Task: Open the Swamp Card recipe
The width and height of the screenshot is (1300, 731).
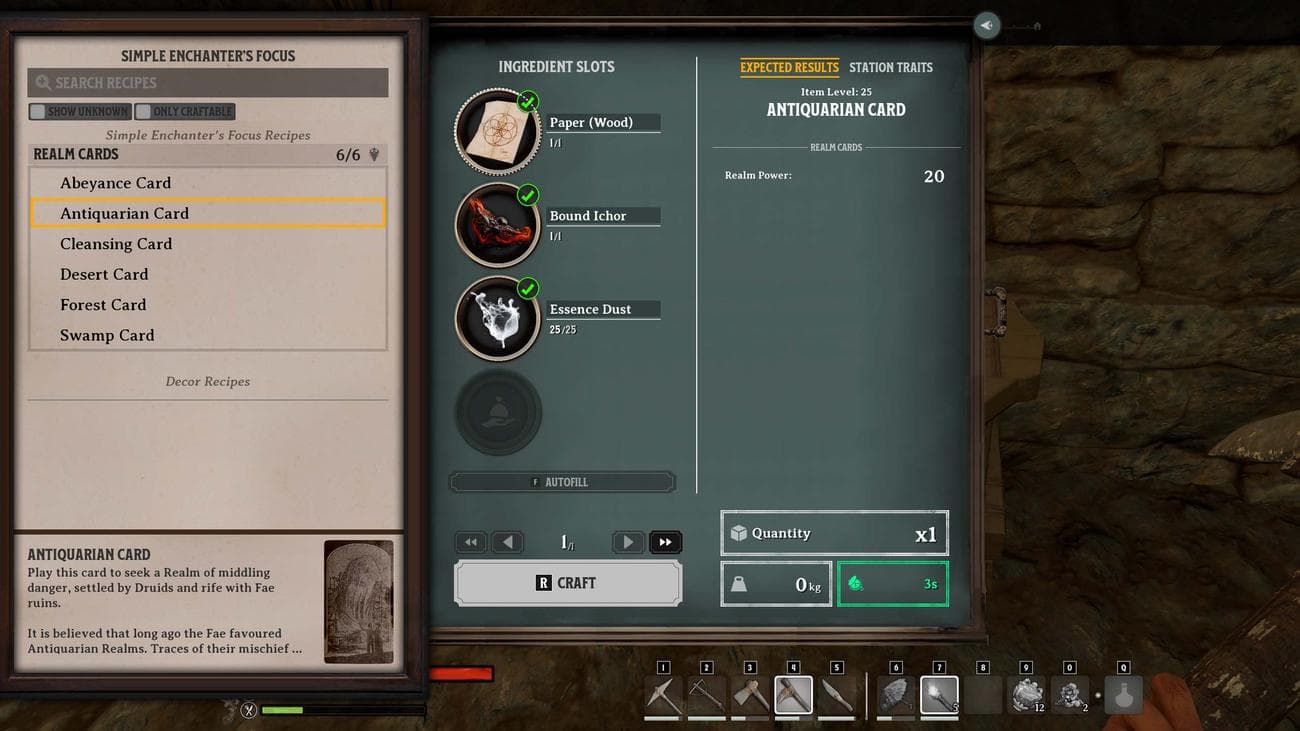Action: tap(107, 335)
